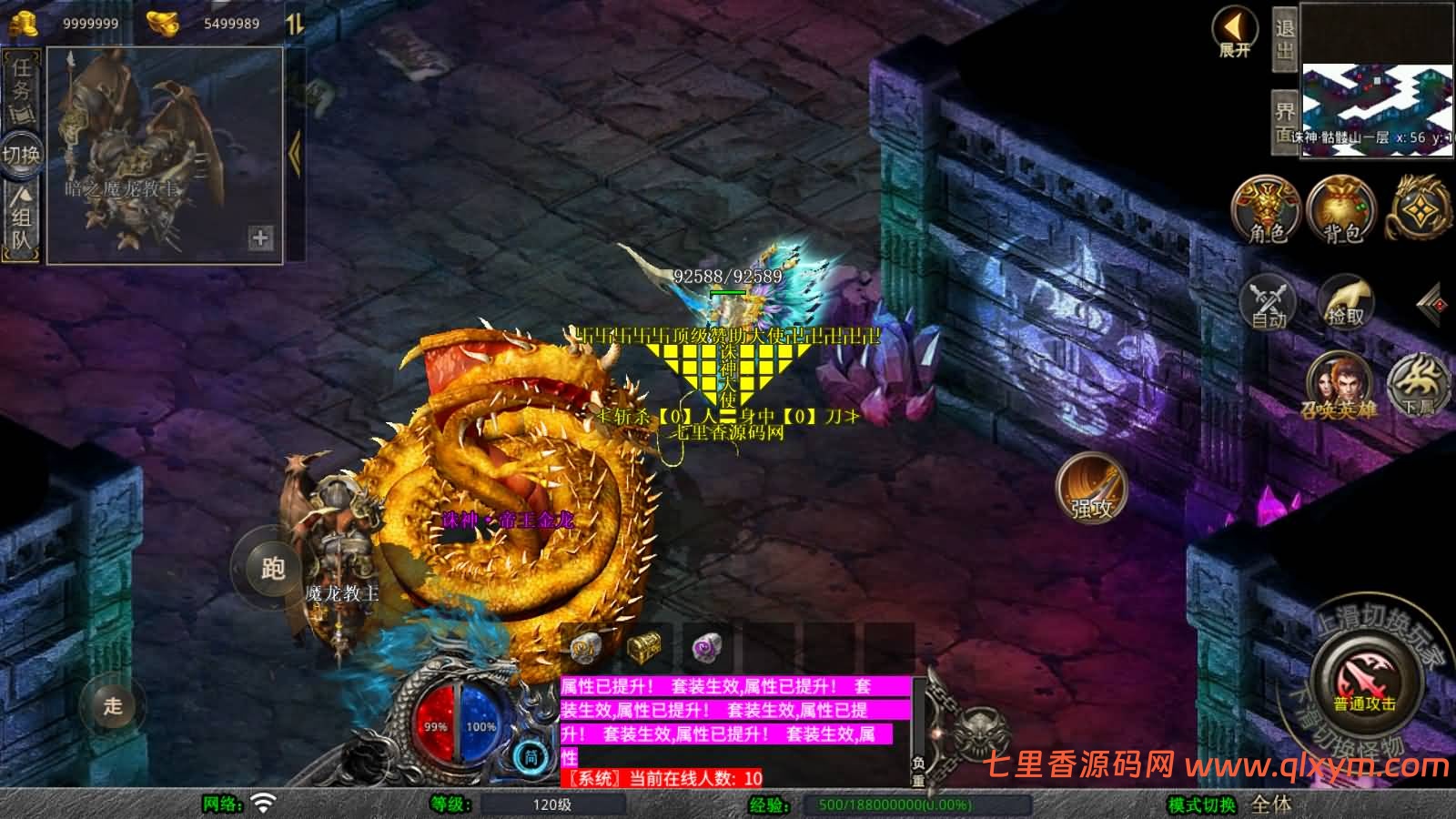1456x819 pixels.
Task: Click the 退出 exit button
Action: (x=1284, y=39)
